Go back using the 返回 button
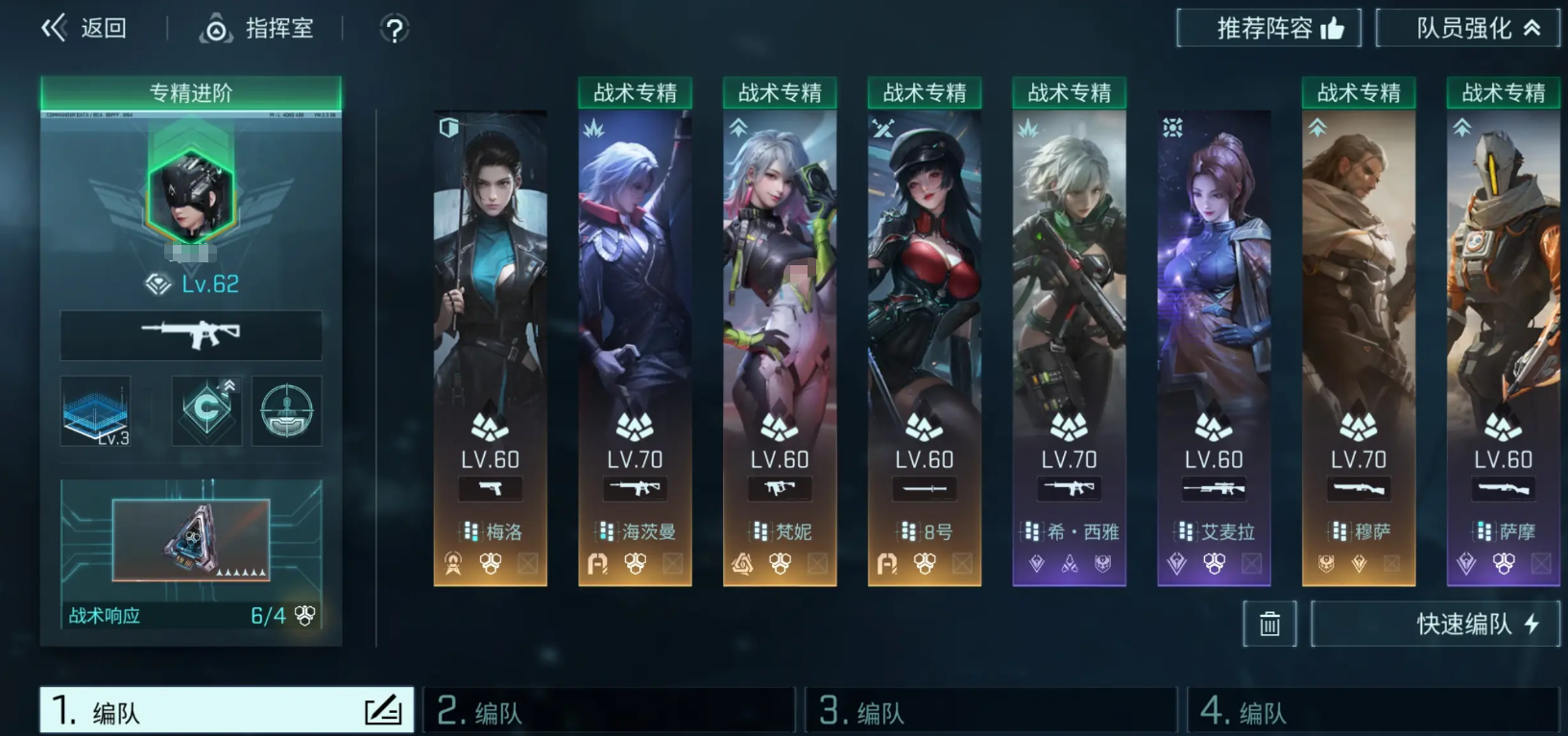The width and height of the screenshot is (1568, 736). click(x=84, y=29)
